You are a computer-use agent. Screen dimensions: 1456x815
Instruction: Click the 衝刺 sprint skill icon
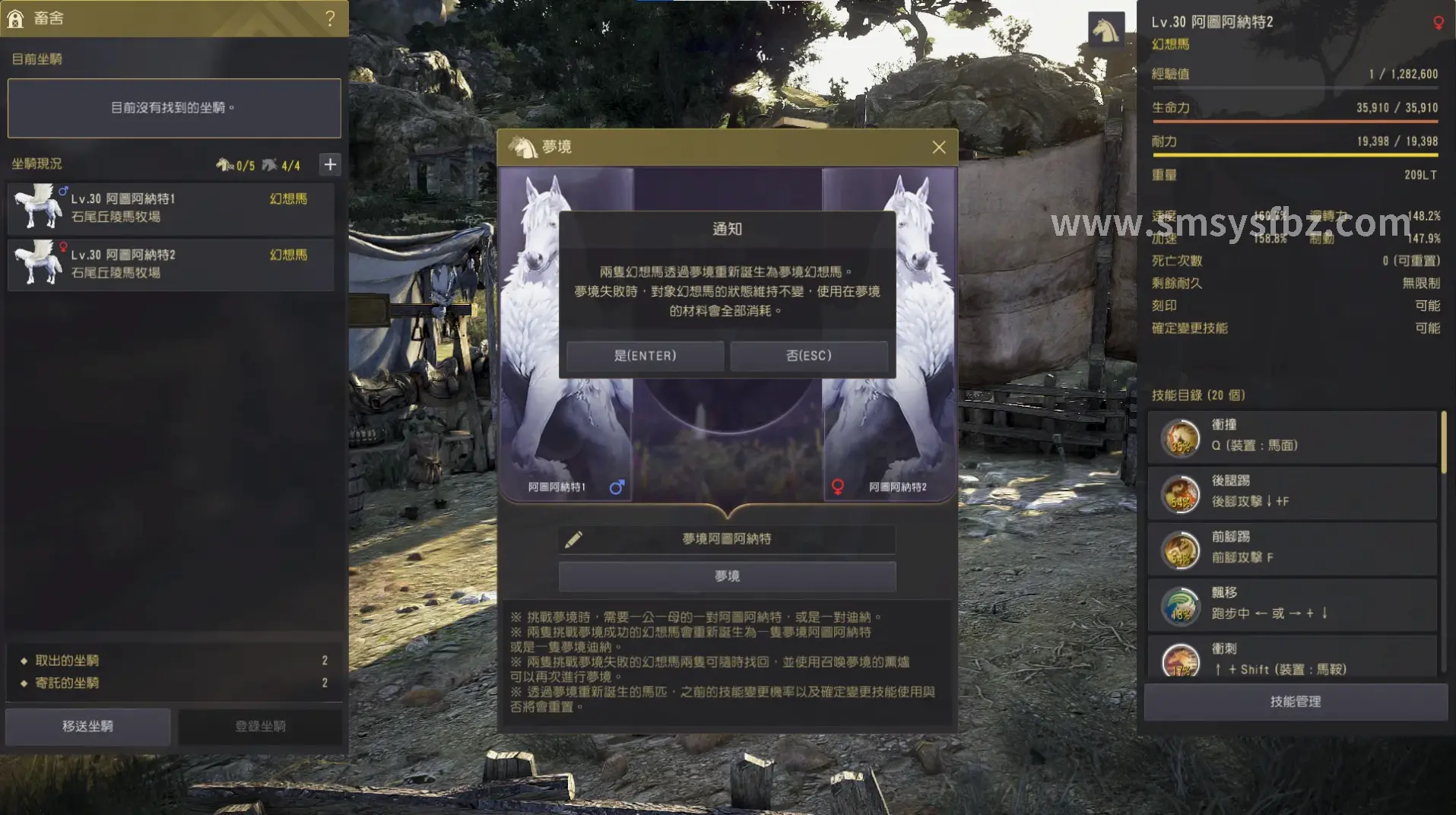point(1179,661)
